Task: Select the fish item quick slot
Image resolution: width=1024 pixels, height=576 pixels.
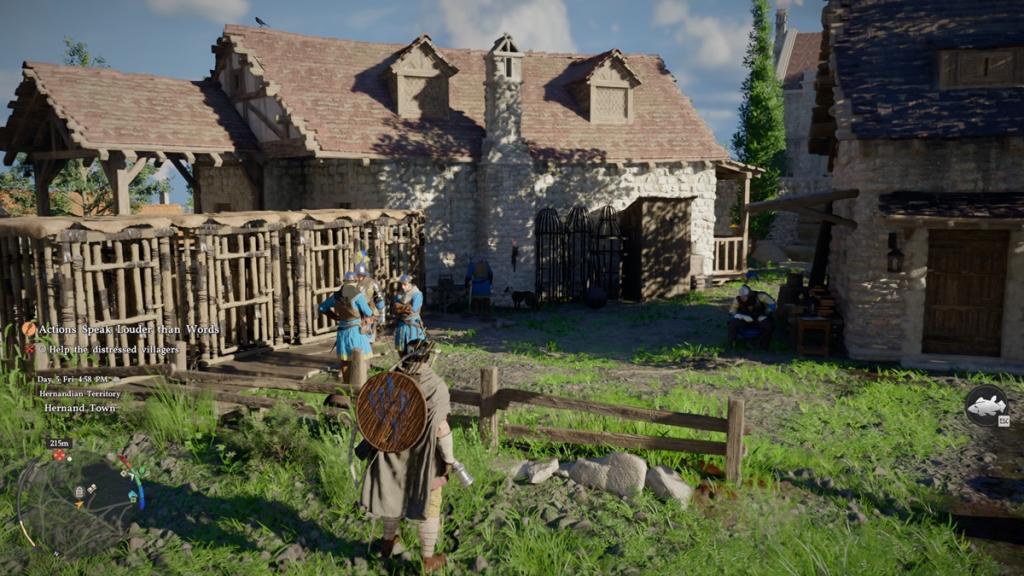Action: click(985, 405)
